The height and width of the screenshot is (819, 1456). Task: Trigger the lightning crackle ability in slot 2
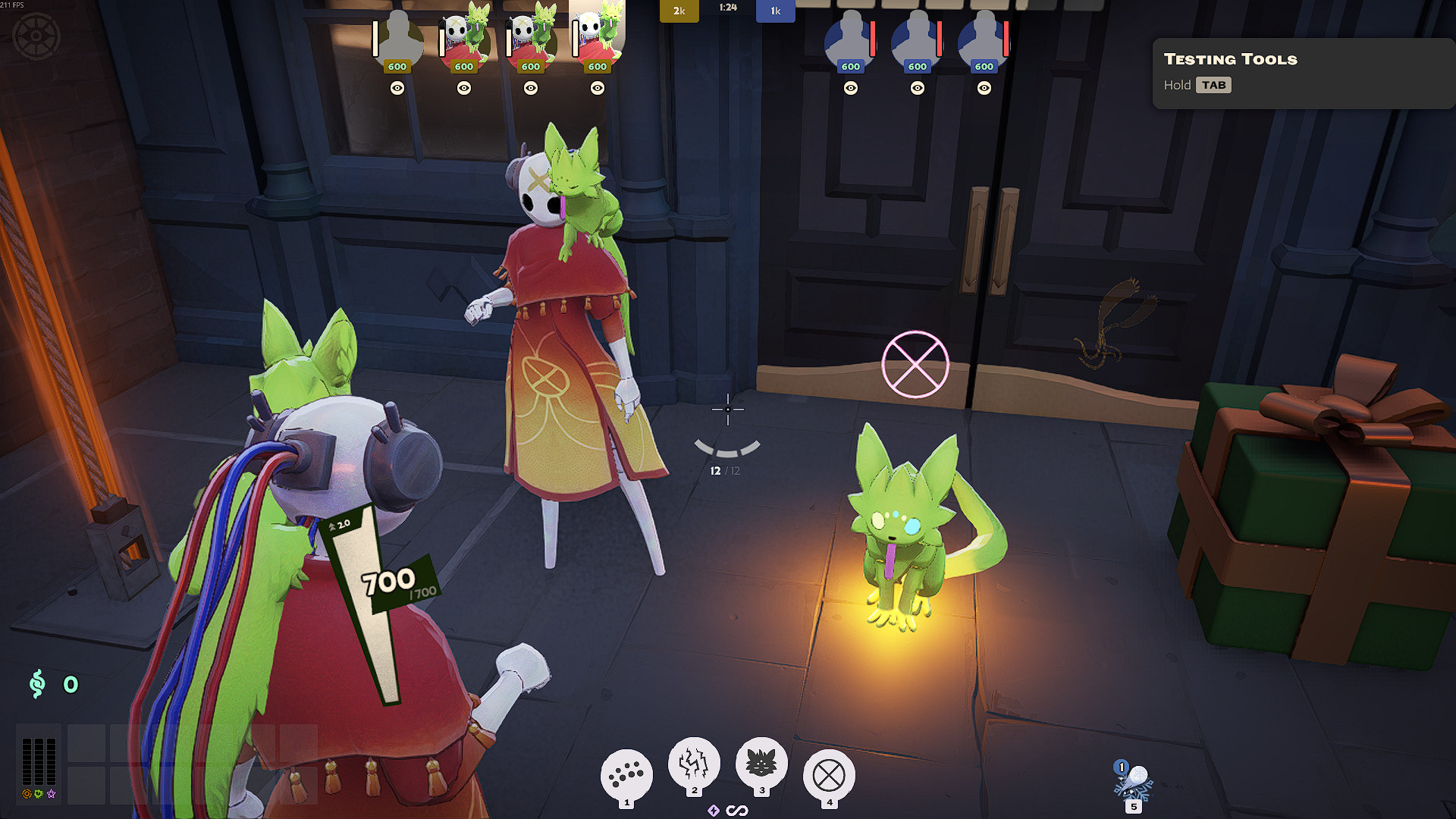point(694,762)
